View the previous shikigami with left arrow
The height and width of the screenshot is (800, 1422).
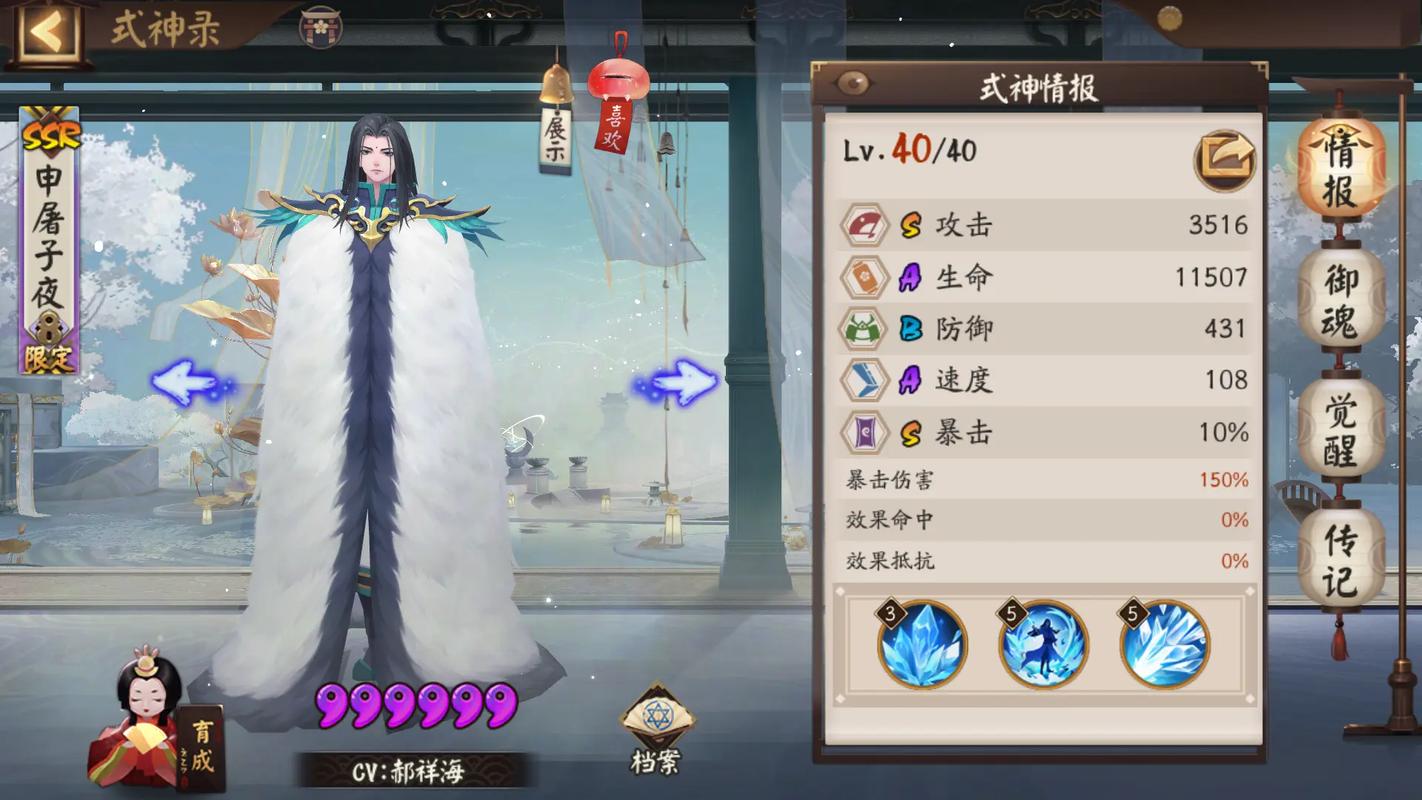pos(188,383)
